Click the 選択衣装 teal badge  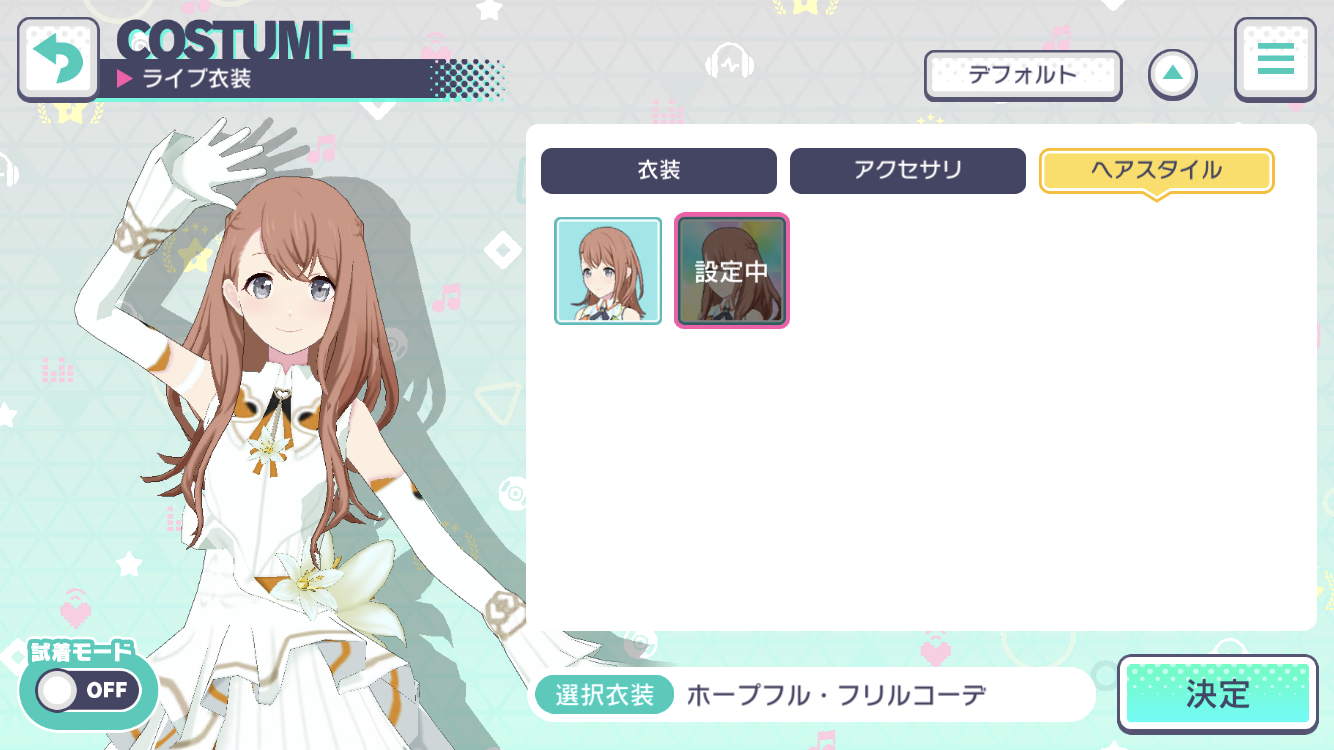tap(603, 693)
